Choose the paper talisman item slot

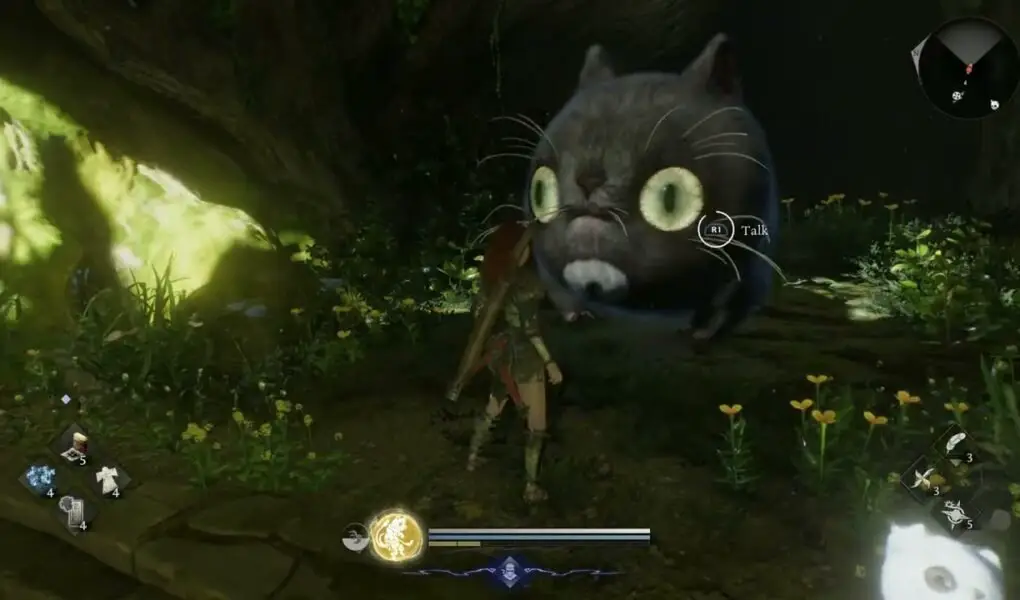click(72, 511)
